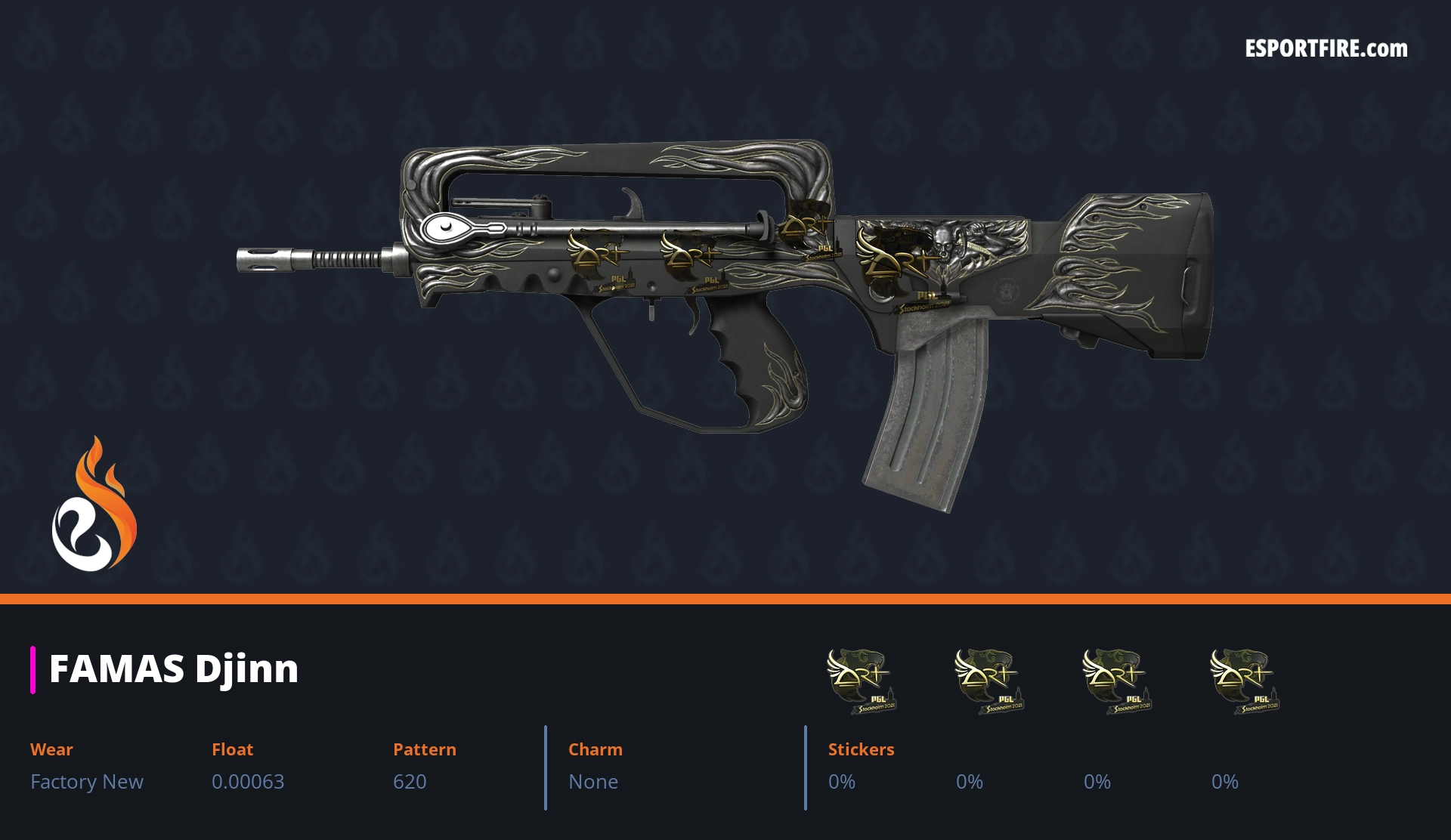Click the ESPORTFIRE.com site name

pyautogui.click(x=1326, y=49)
